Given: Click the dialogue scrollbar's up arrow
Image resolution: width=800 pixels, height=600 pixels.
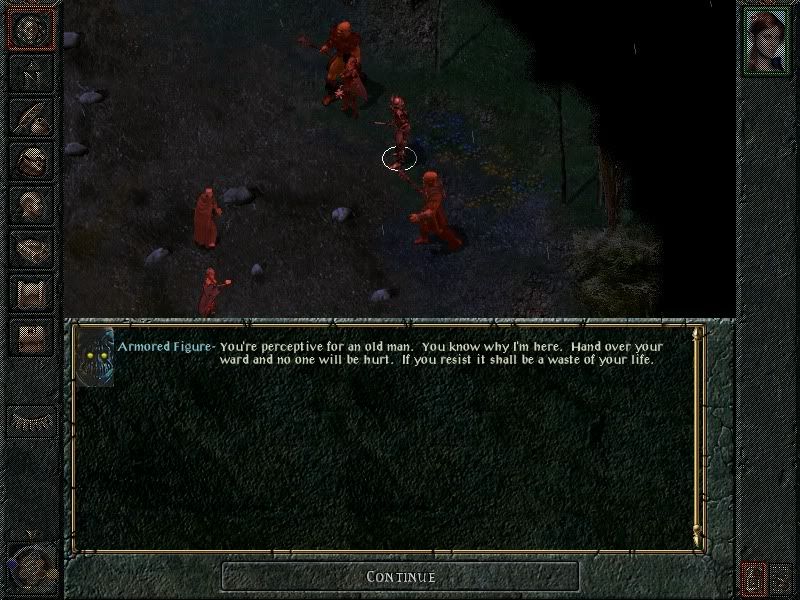Looking at the screenshot, I should 697,333.
